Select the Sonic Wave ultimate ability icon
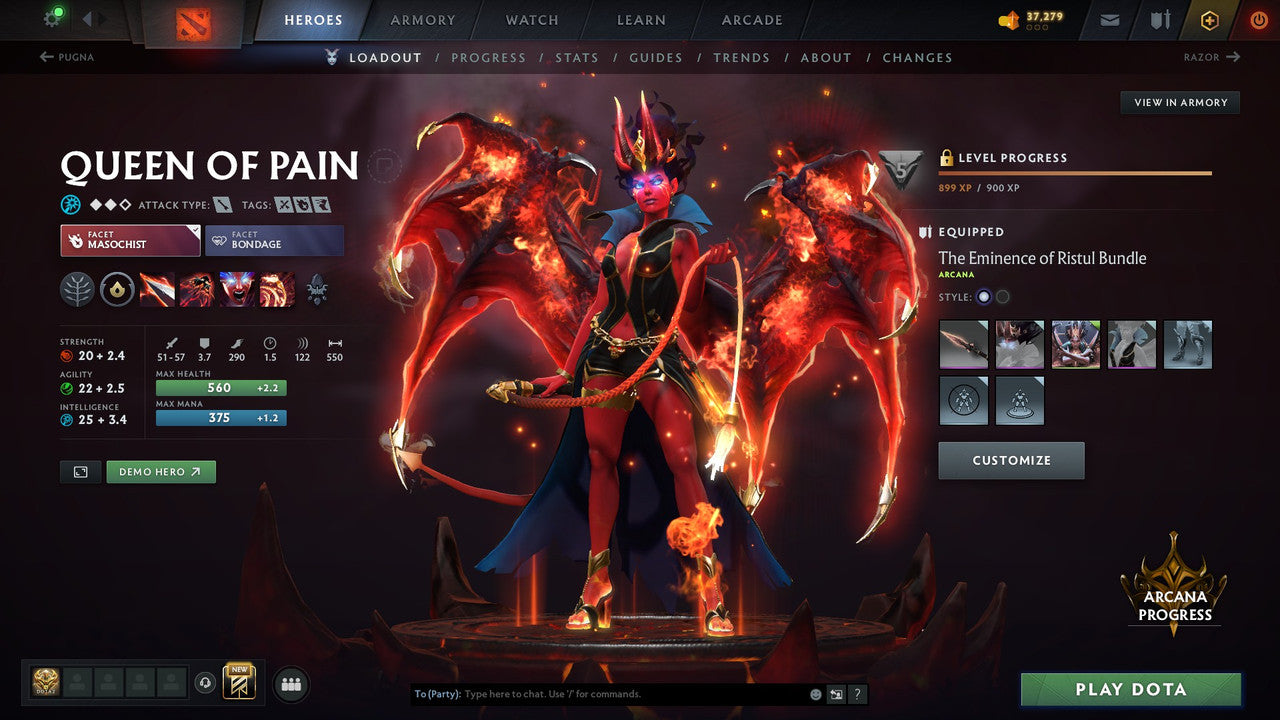The width and height of the screenshot is (1280, 720). coord(275,289)
